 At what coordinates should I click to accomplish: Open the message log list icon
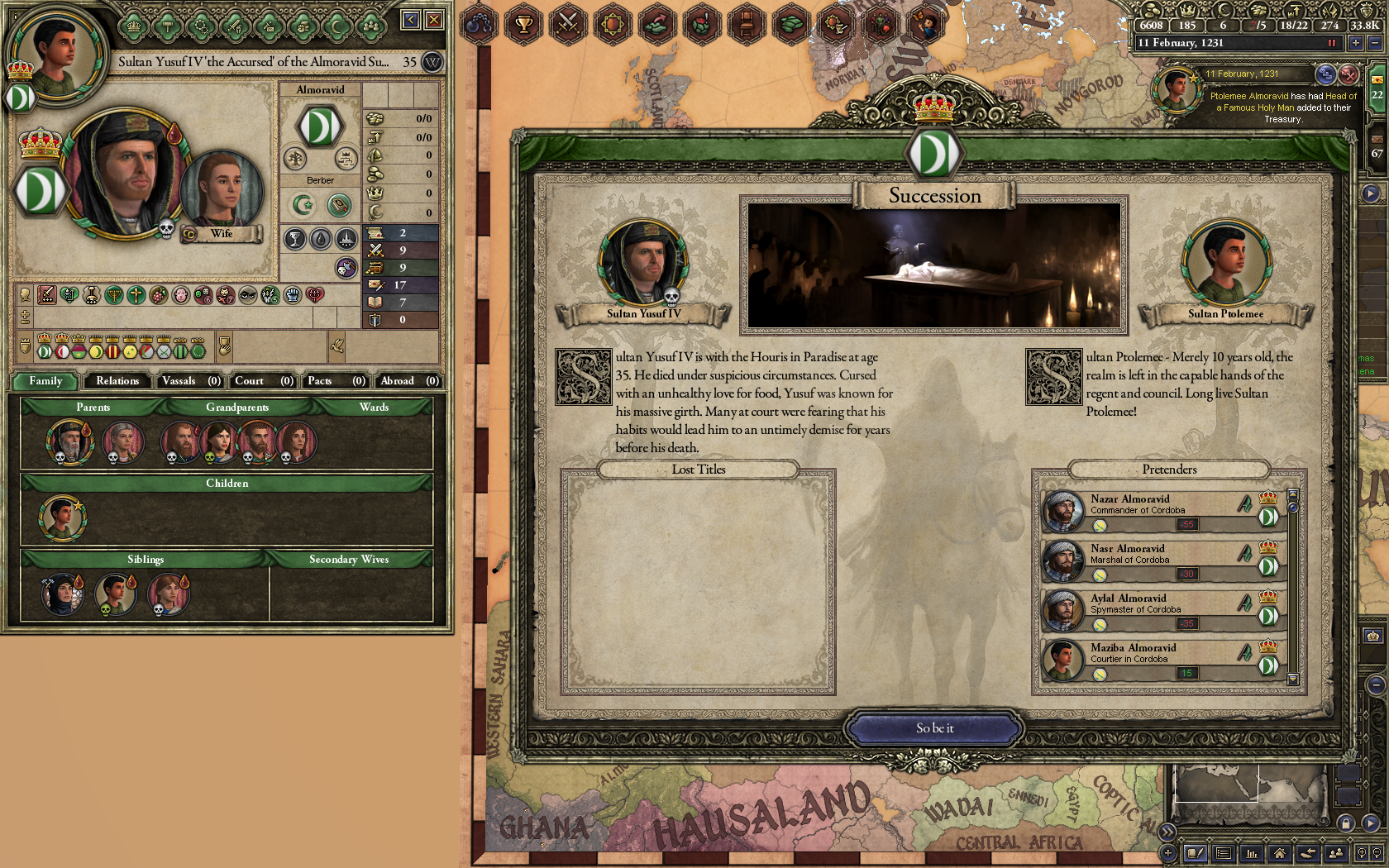(1223, 852)
